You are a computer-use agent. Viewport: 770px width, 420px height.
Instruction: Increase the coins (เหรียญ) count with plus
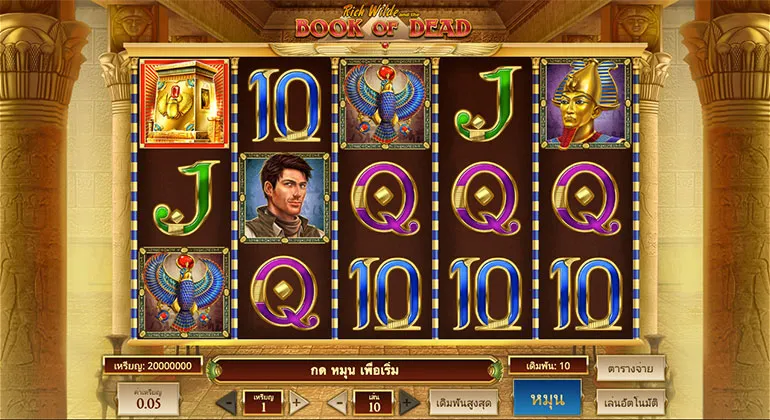297,403
